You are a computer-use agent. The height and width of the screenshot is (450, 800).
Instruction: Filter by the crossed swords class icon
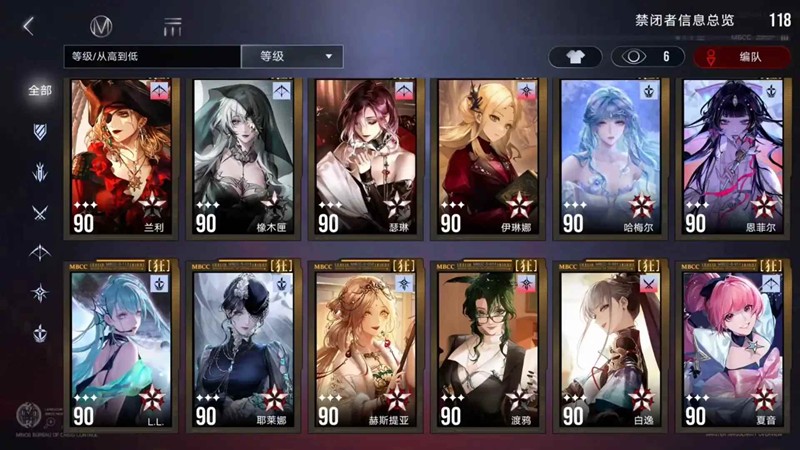(x=40, y=212)
